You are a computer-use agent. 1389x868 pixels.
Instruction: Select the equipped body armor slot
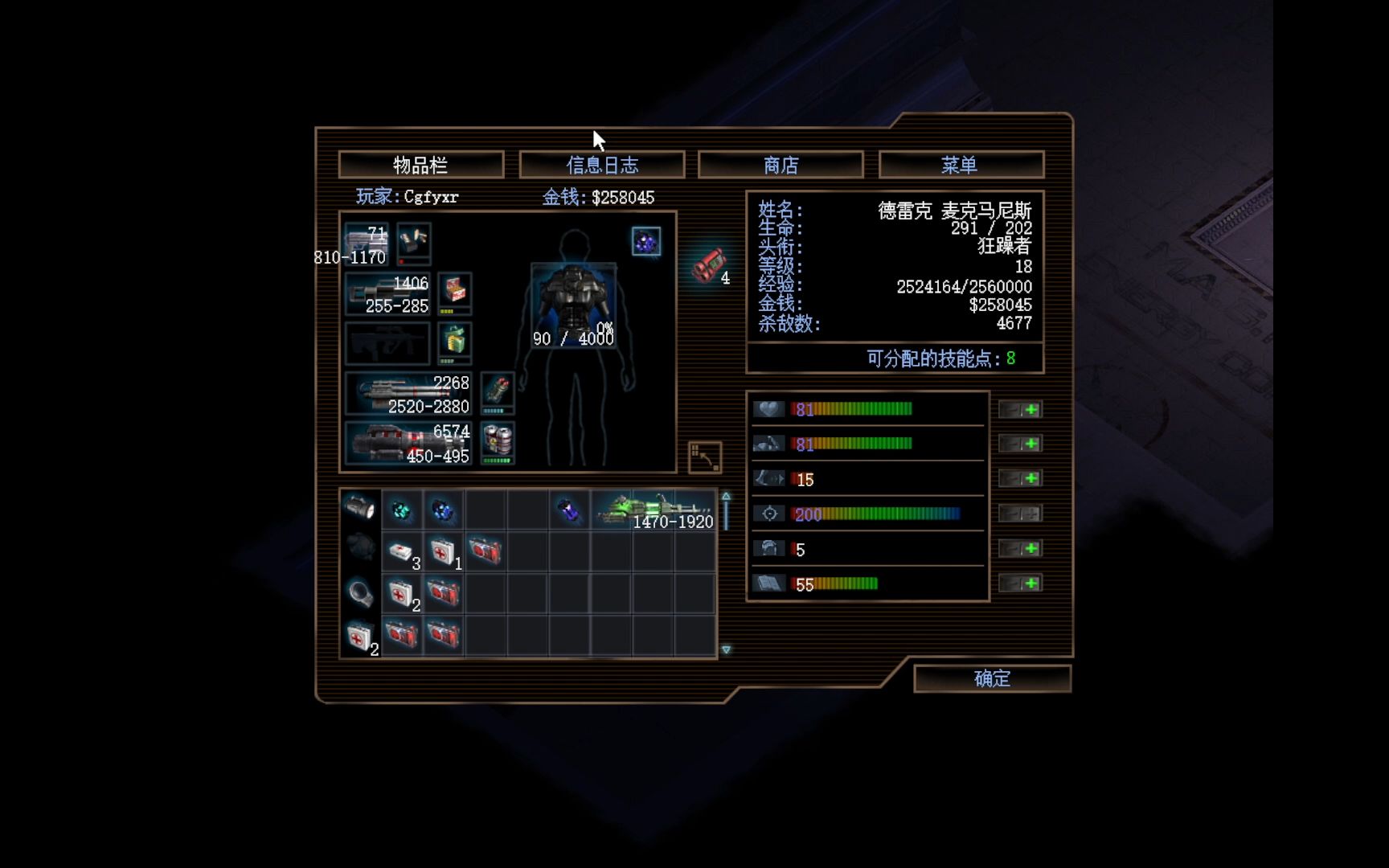tap(573, 301)
